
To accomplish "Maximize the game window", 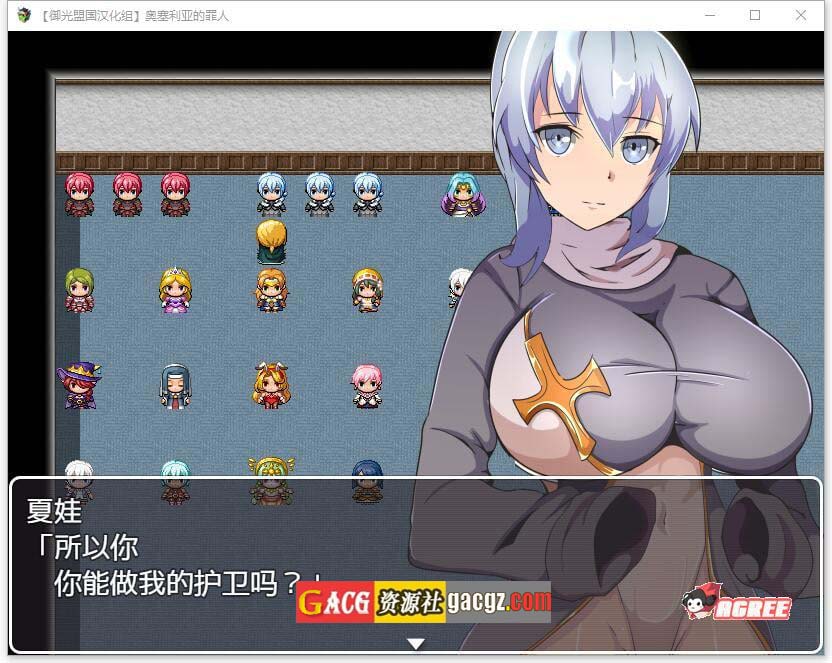I will point(755,15).
